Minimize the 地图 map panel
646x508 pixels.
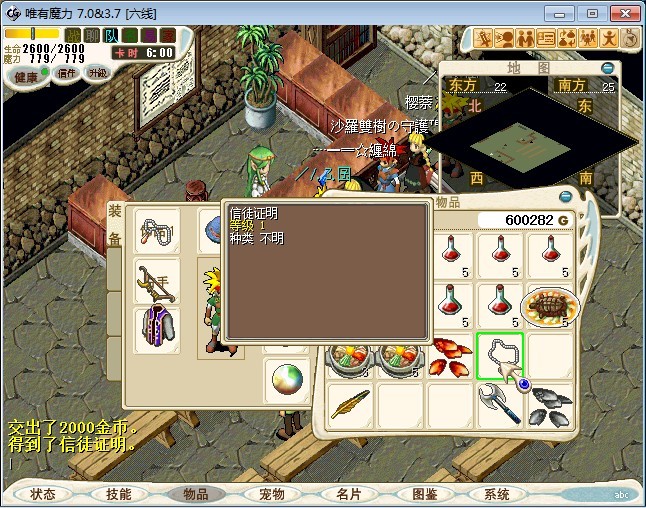[607, 67]
